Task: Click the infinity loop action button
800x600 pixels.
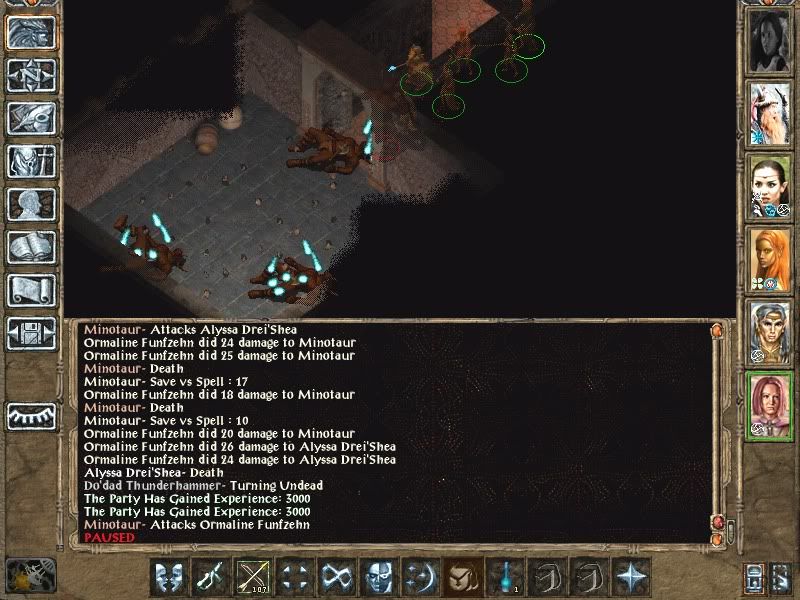Action: (336, 578)
